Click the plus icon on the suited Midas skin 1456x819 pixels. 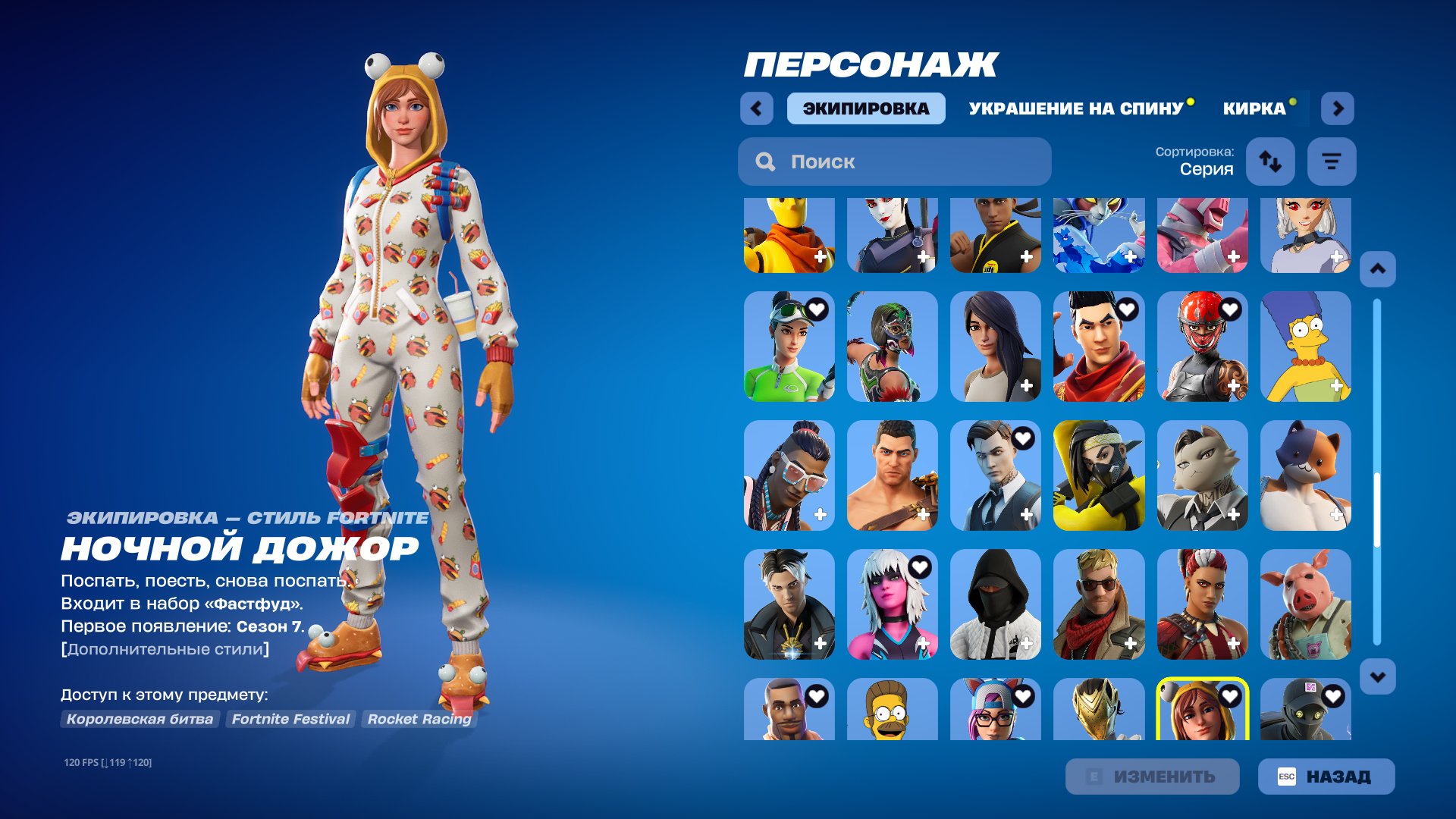coord(1026,516)
